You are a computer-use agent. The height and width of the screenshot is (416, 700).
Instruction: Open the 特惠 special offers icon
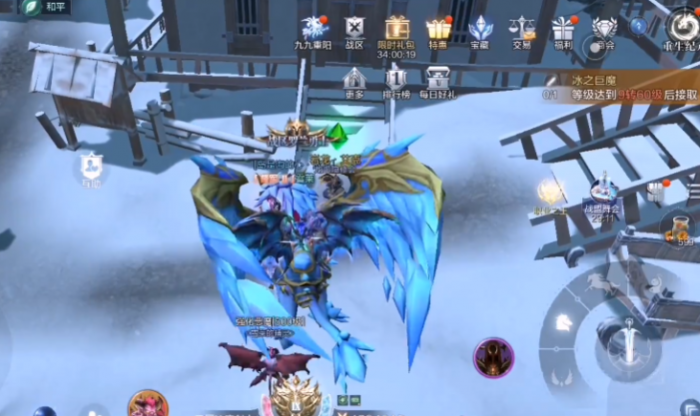coord(438,29)
